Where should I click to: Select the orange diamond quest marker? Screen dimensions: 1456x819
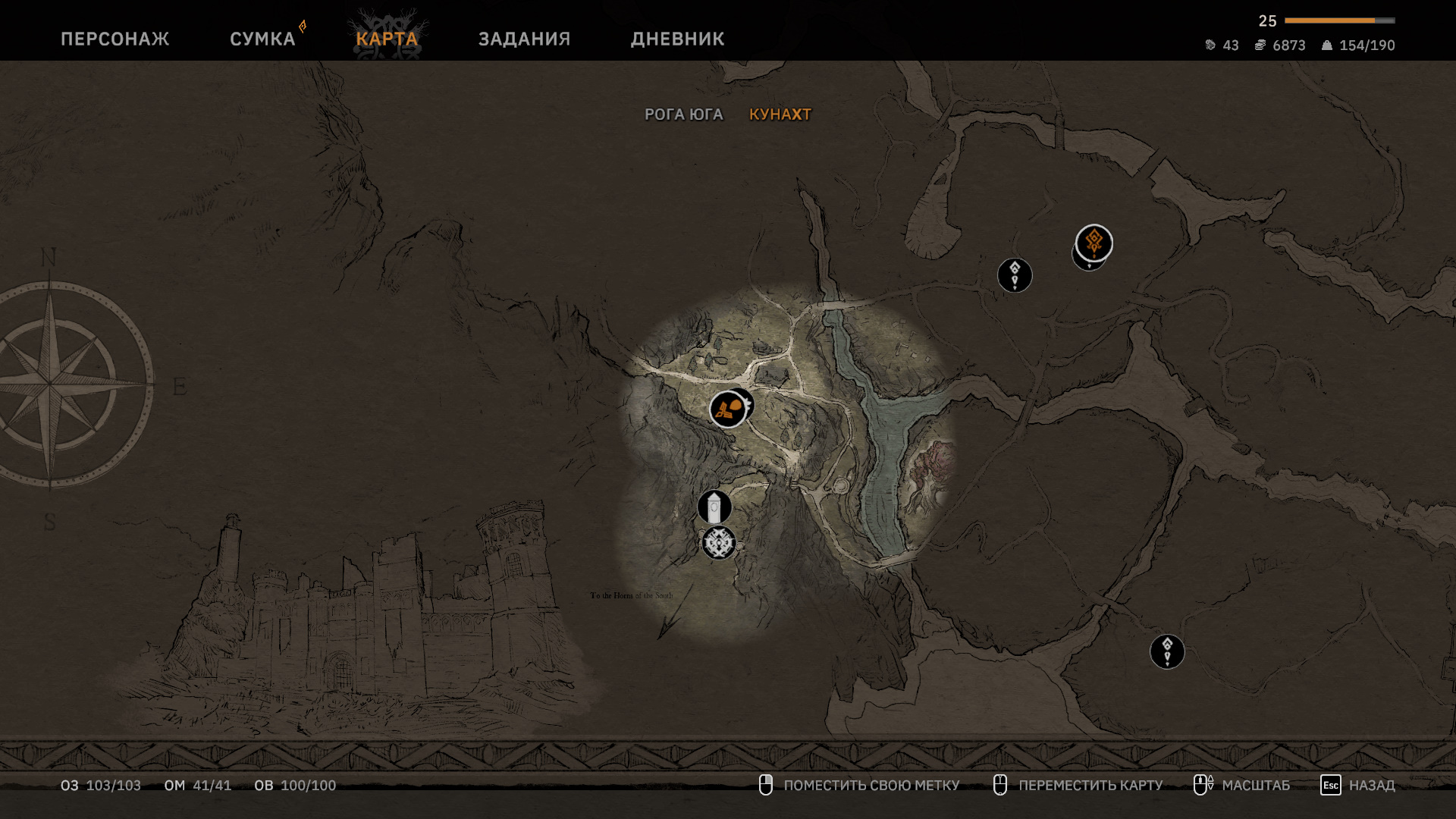pyautogui.click(x=1094, y=243)
